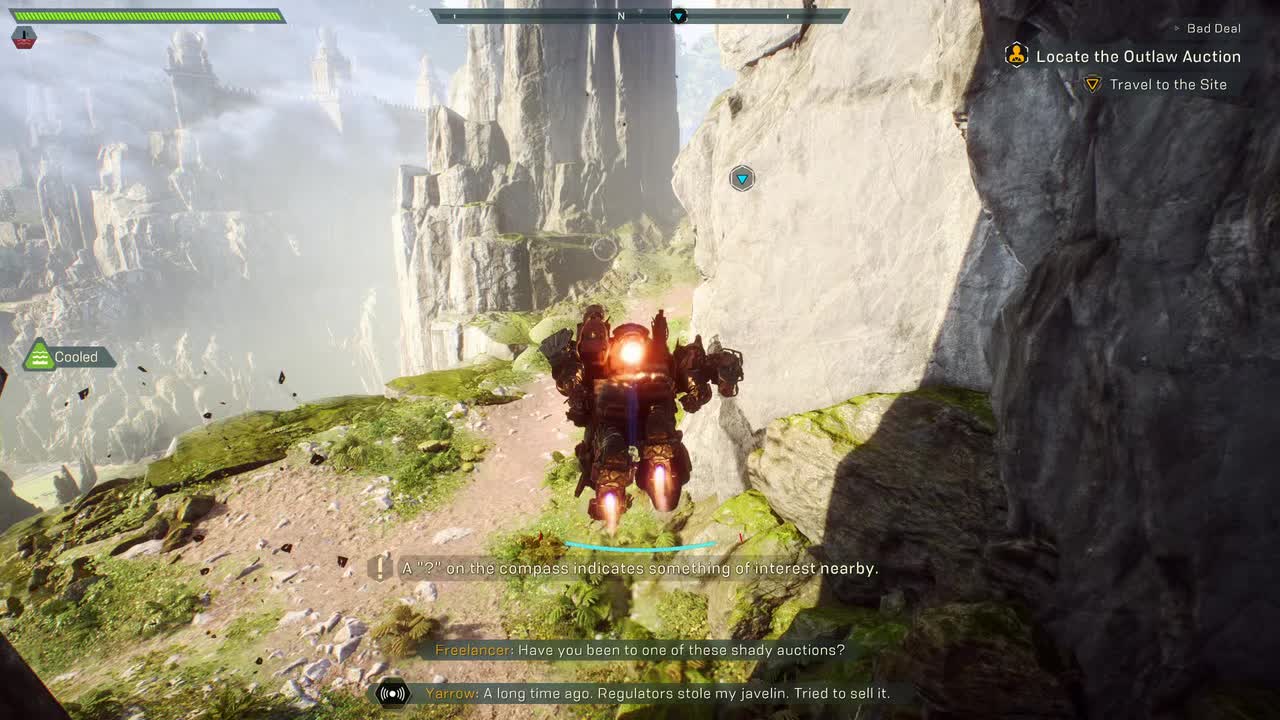Click the cyan waypoint marker on the compass bar
The image size is (1280, 720).
click(x=680, y=17)
